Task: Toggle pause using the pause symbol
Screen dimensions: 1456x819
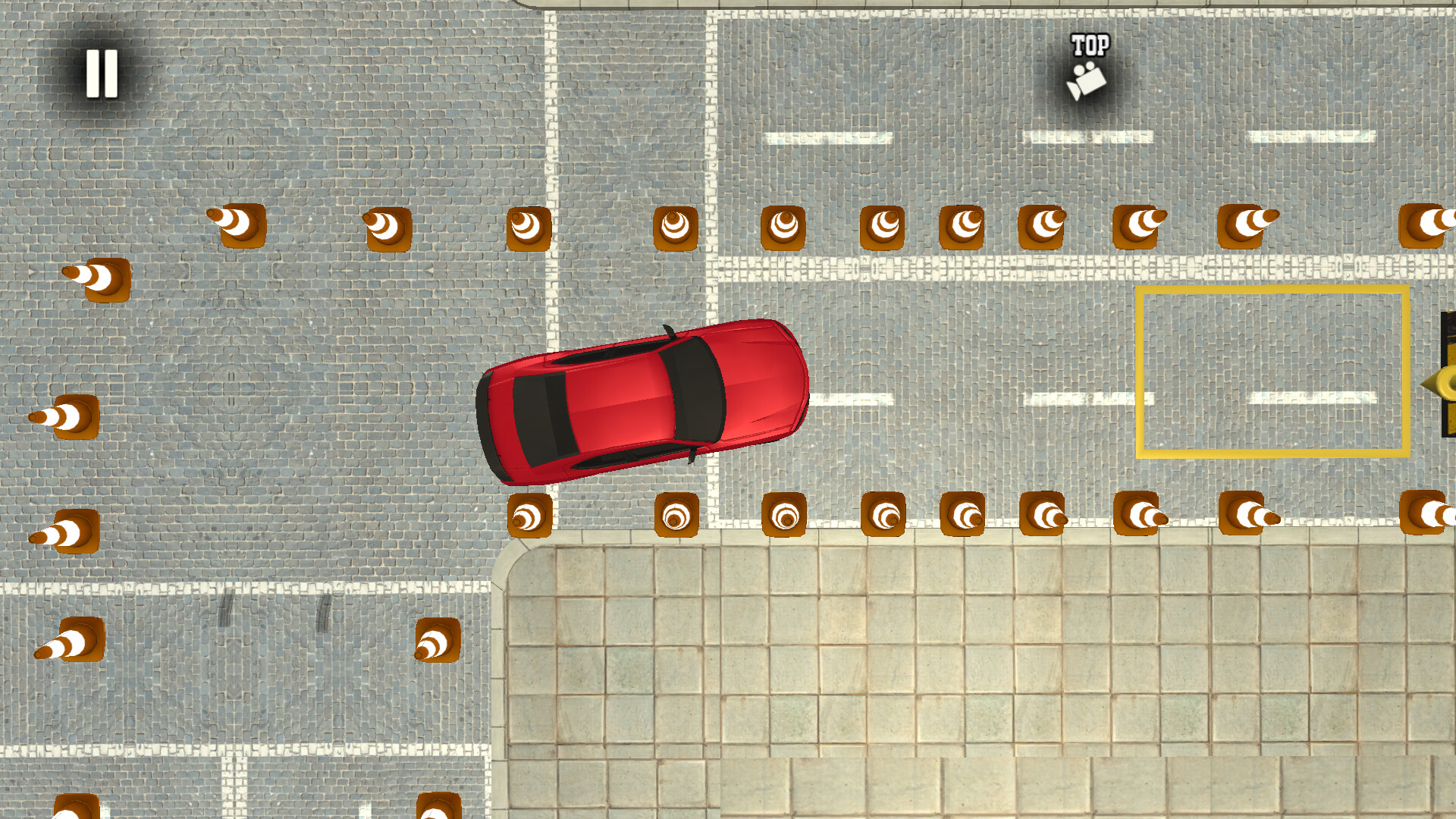Action: pos(102,74)
